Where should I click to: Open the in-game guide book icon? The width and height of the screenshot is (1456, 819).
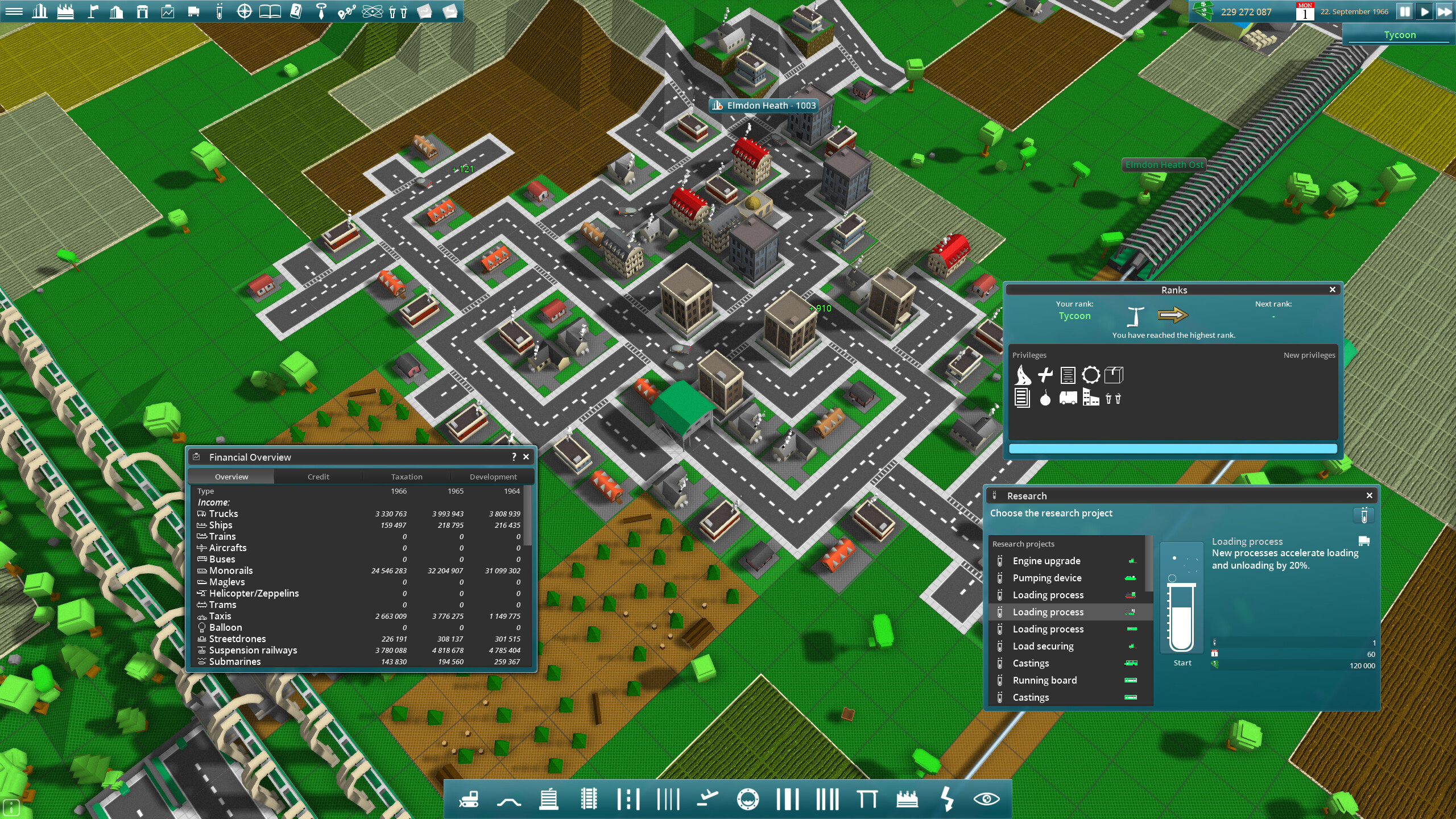tap(270, 11)
